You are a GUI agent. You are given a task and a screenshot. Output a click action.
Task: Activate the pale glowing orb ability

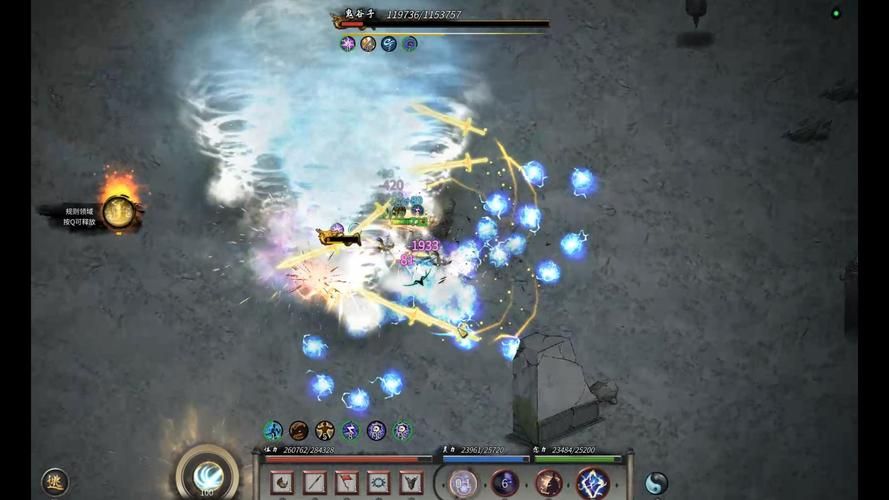(x=463, y=483)
